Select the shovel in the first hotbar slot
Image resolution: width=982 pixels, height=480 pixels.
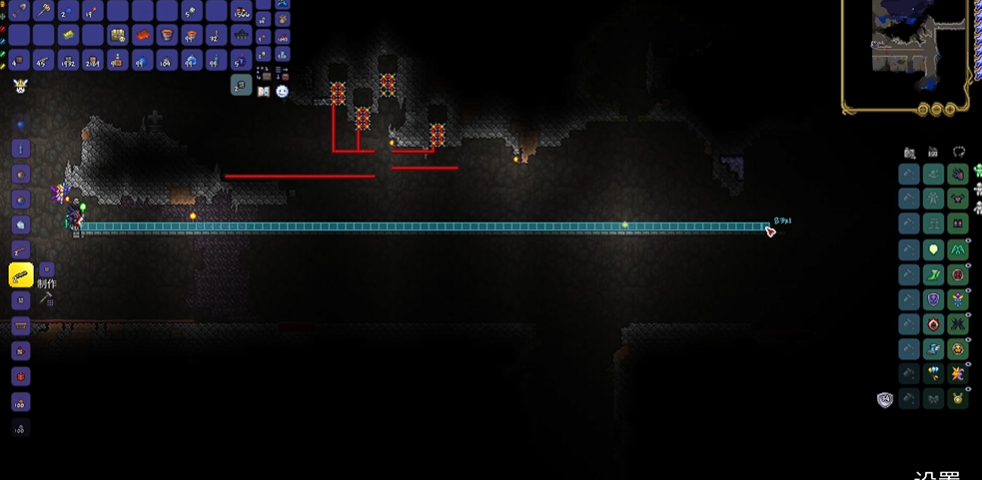pos(18,11)
